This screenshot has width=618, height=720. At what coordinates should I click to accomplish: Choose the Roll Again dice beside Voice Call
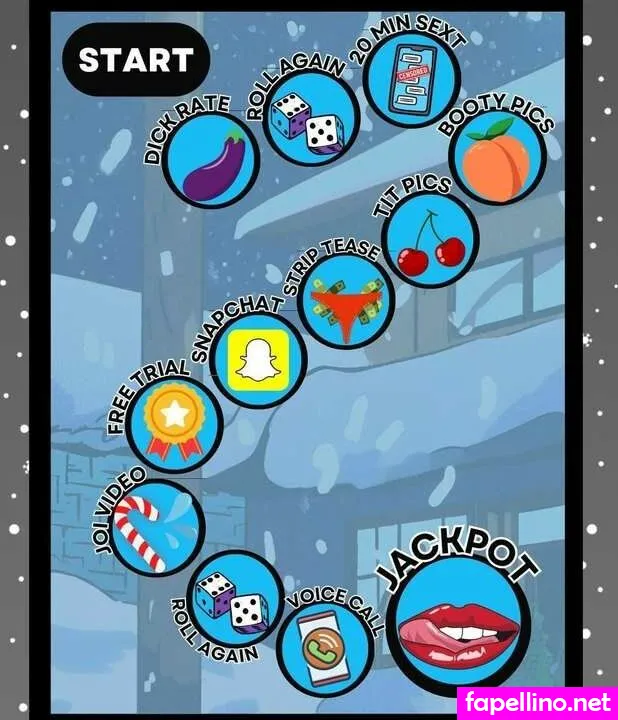(x=234, y=599)
